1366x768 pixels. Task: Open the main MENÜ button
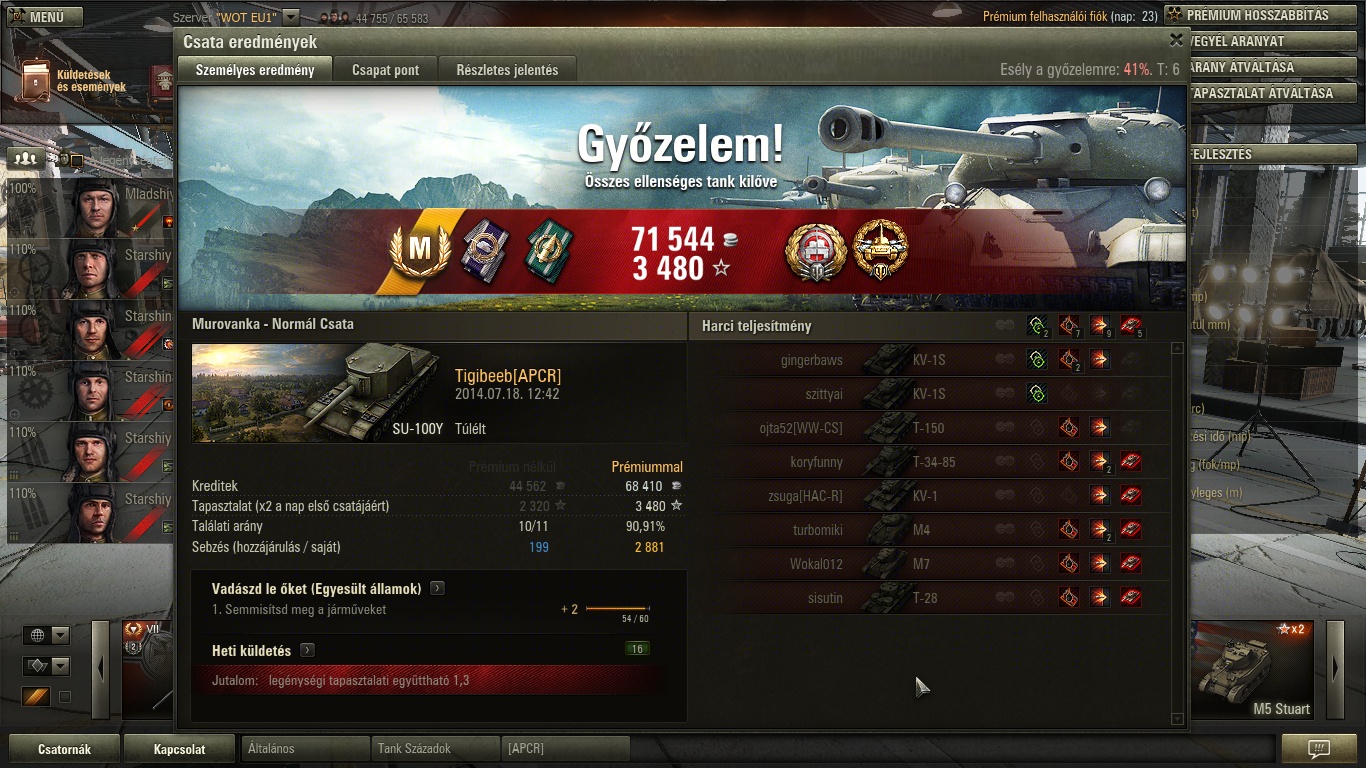tap(46, 17)
